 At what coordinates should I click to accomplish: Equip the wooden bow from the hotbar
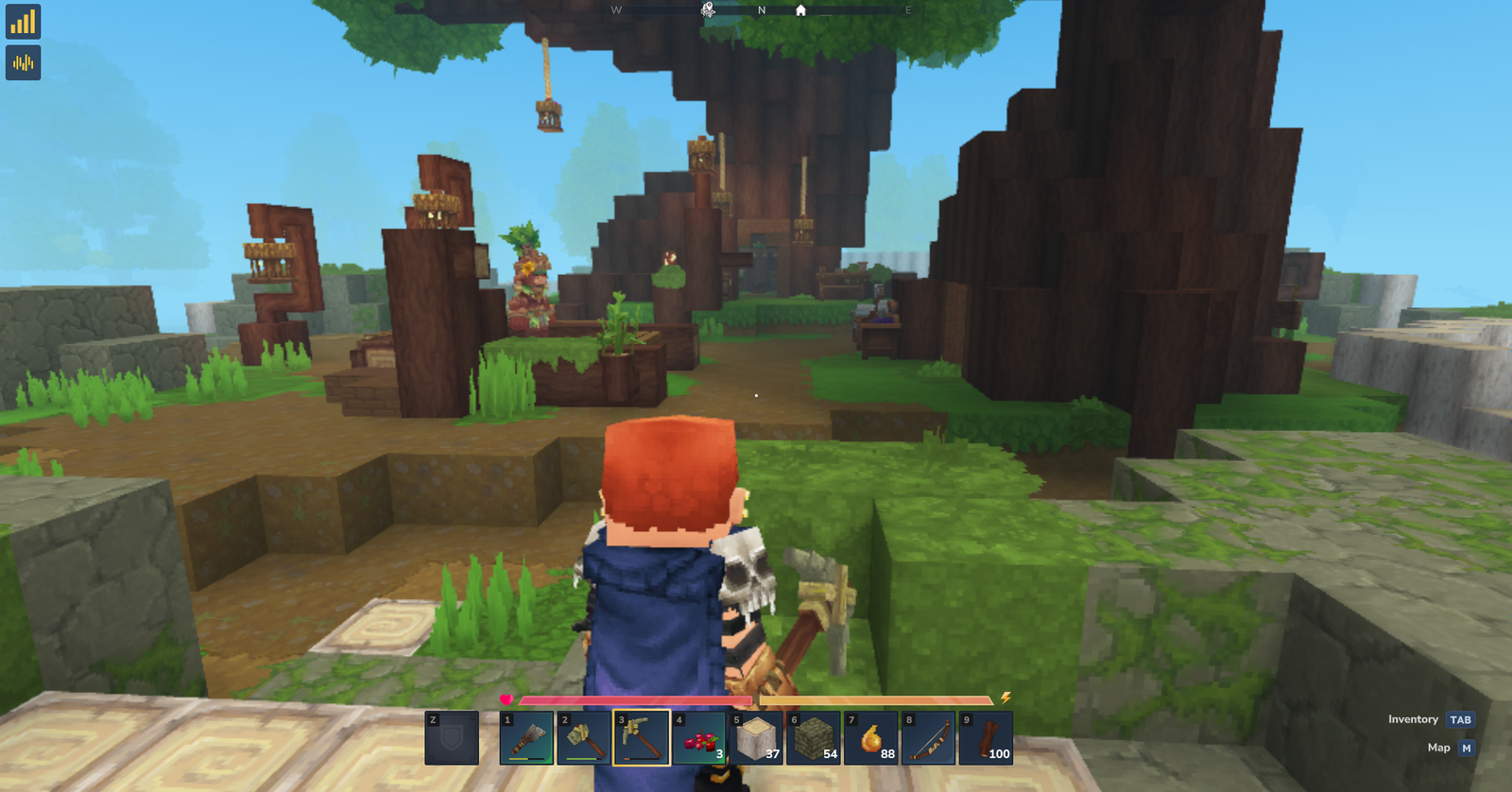928,737
